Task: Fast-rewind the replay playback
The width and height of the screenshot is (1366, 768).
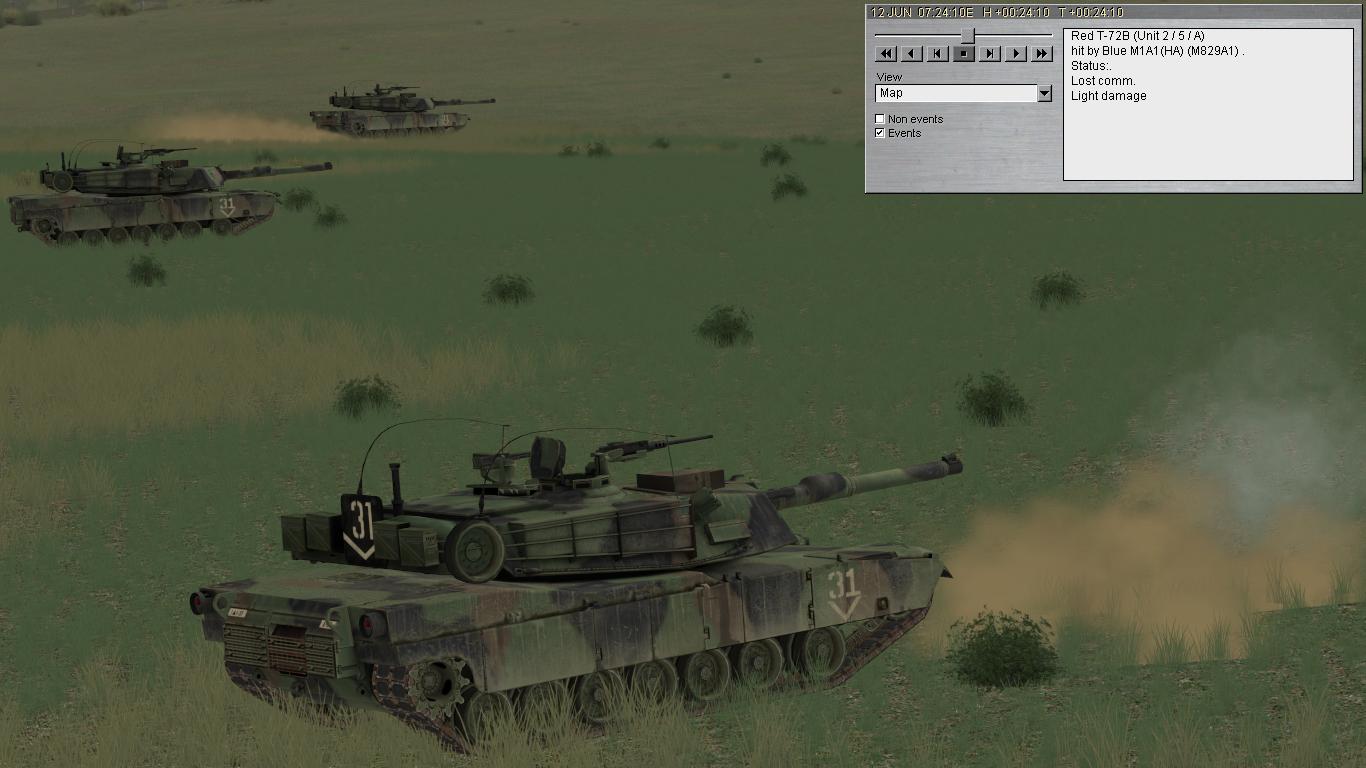Action: (x=886, y=53)
